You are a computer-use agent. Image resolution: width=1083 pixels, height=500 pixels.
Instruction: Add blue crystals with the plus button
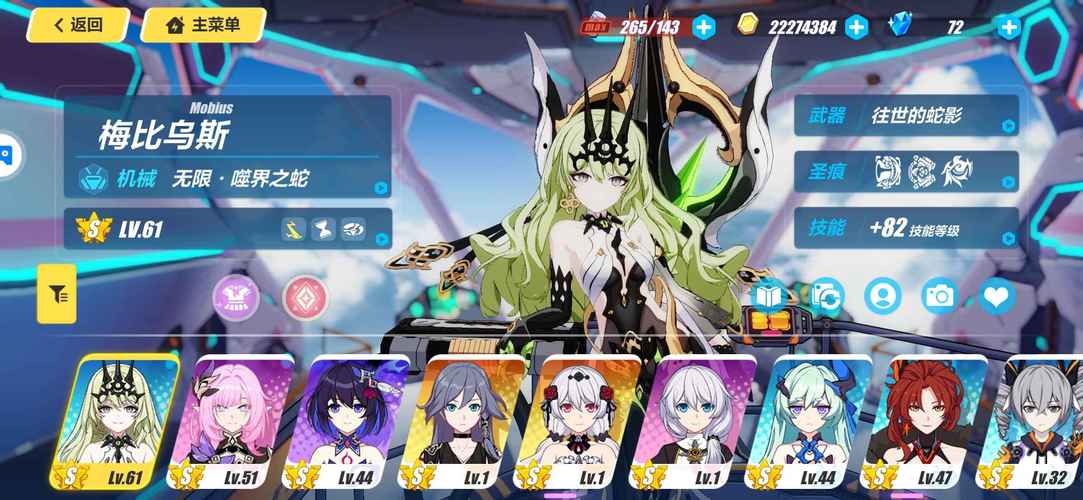(x=1009, y=27)
